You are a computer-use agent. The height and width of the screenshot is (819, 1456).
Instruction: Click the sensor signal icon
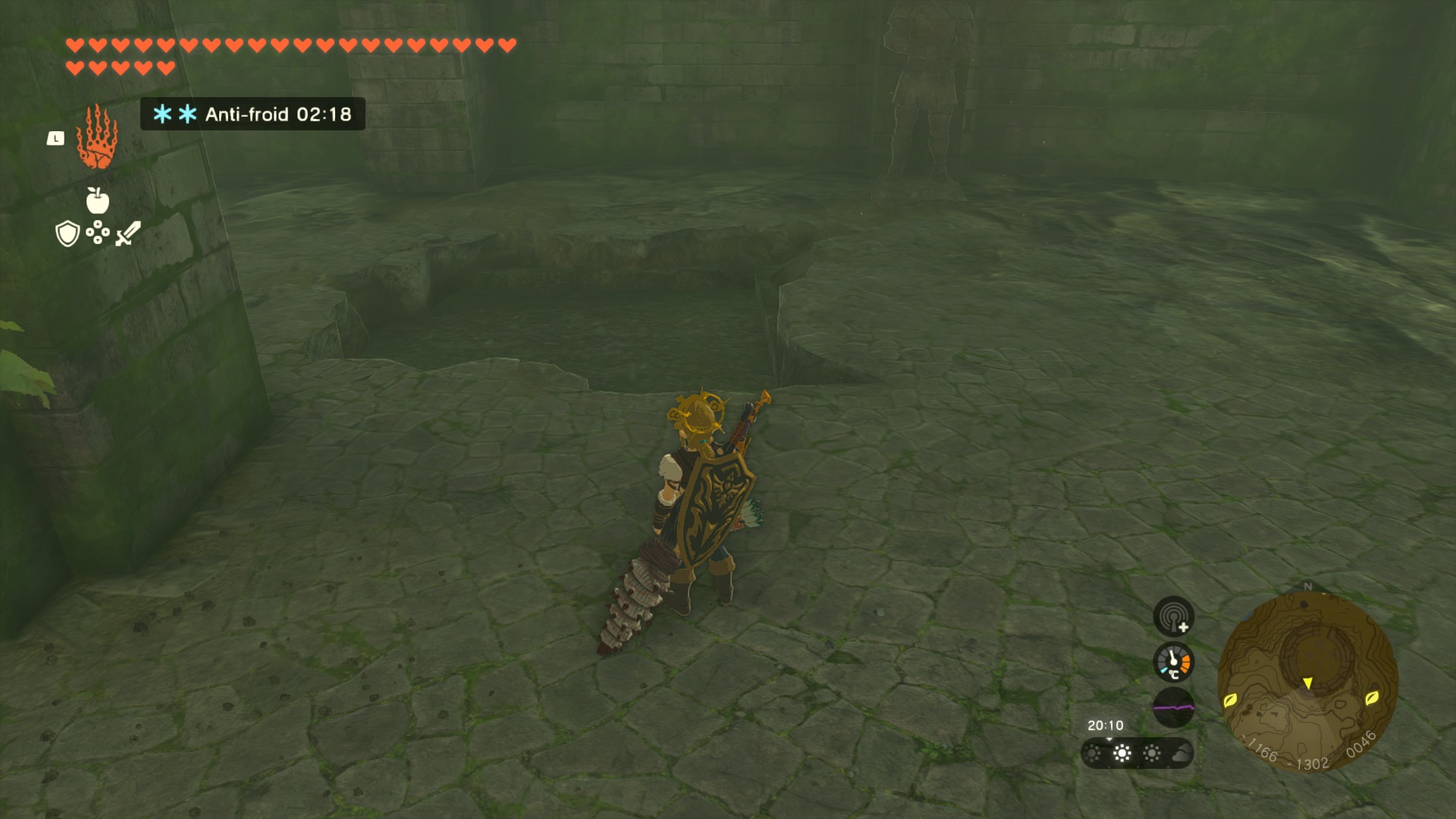(x=1173, y=616)
